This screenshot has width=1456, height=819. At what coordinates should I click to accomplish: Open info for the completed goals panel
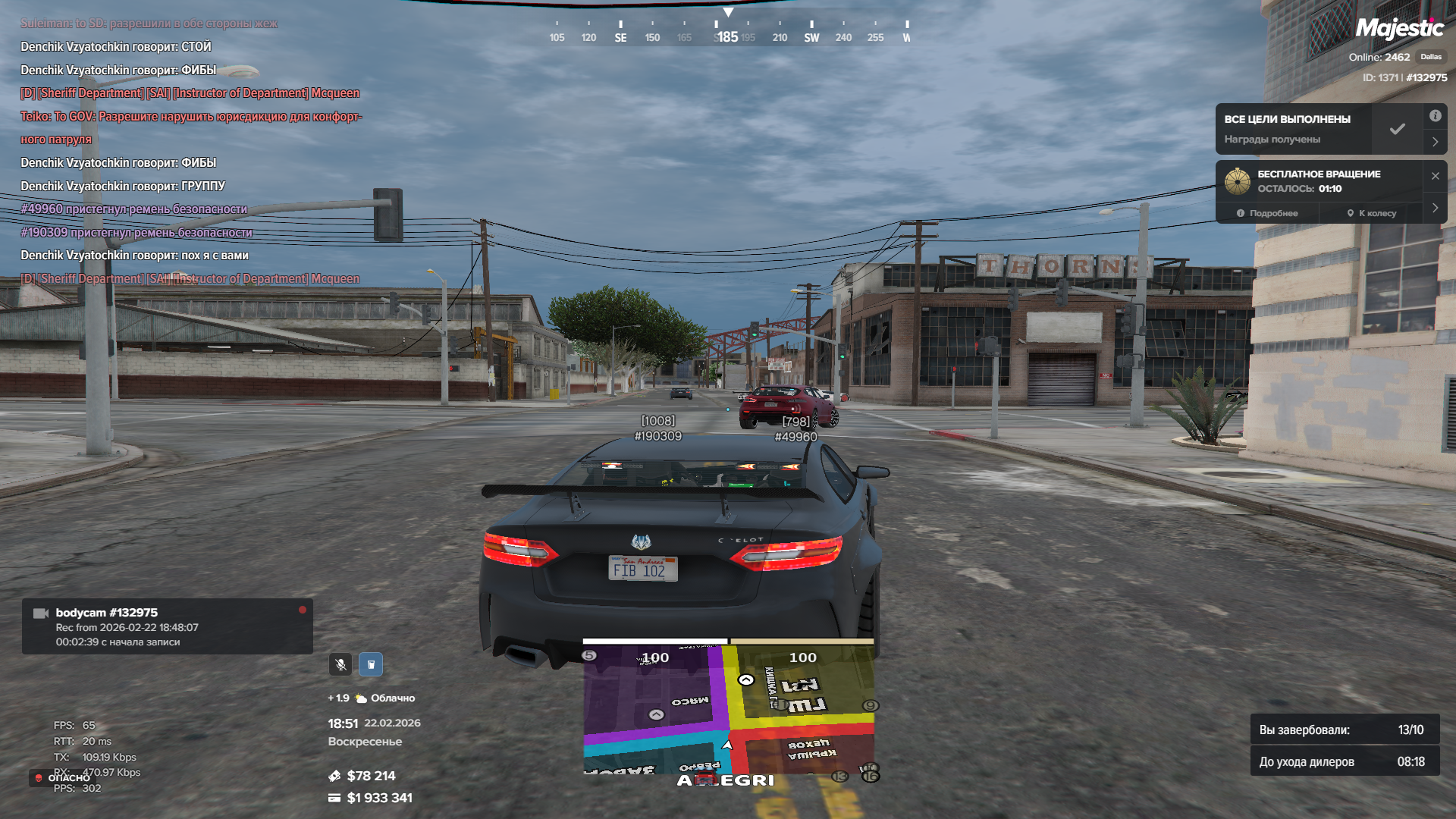coord(1435,116)
